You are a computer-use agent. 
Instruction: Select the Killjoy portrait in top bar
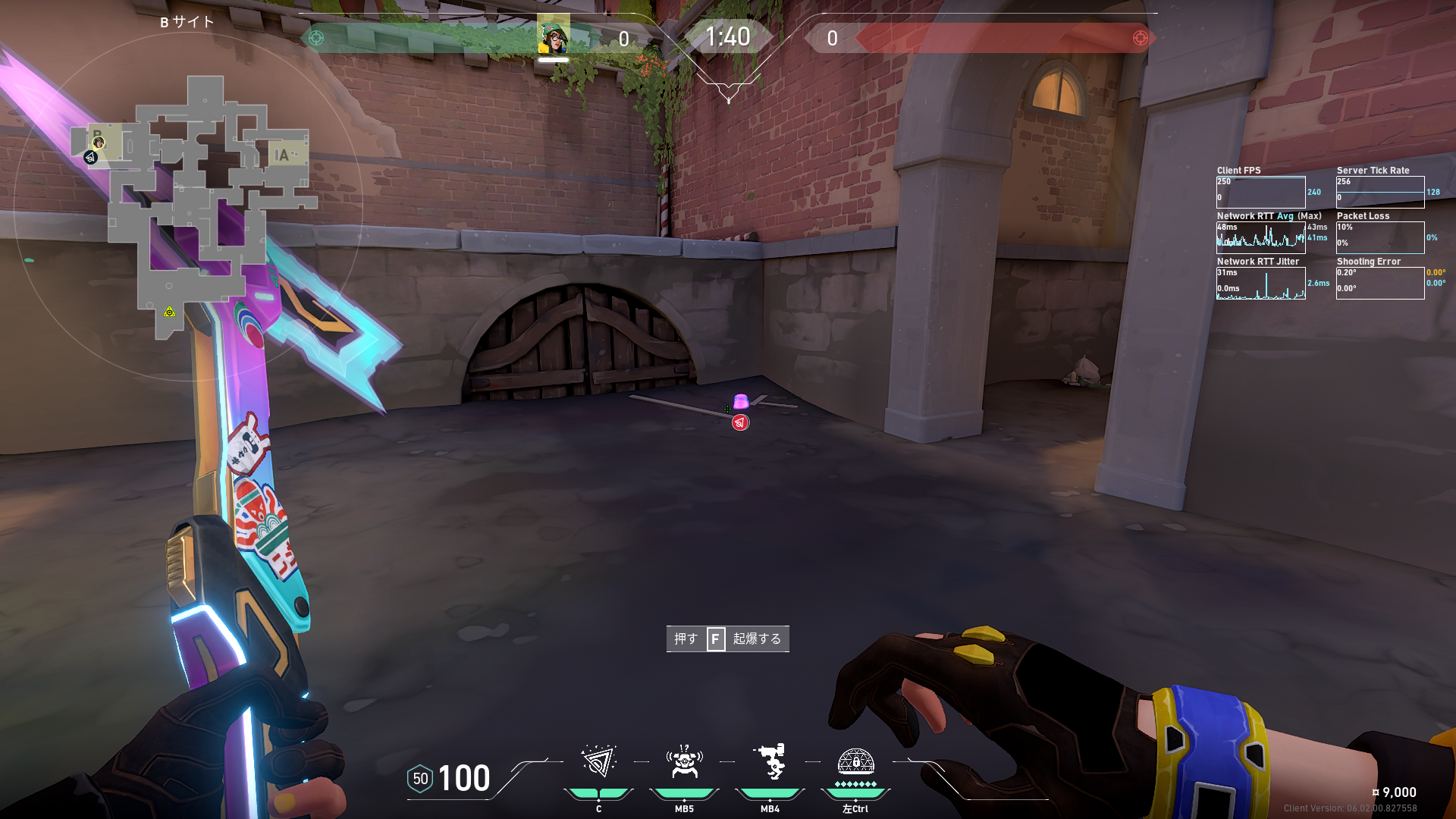pyautogui.click(x=554, y=36)
